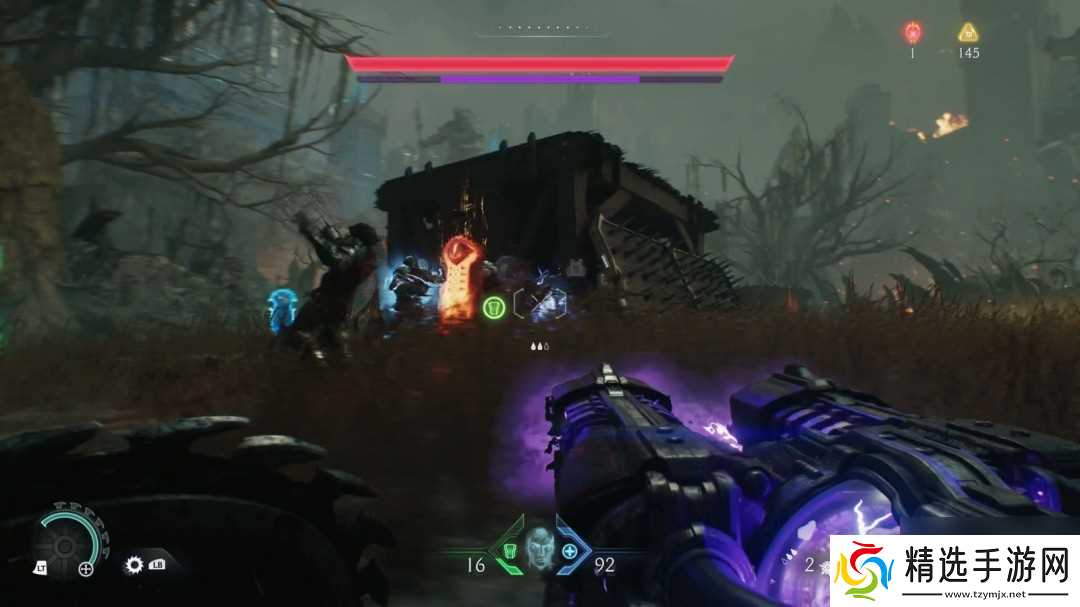Select the circular shield charge gauge
This screenshot has width=1080, height=607.
[x=66, y=543]
